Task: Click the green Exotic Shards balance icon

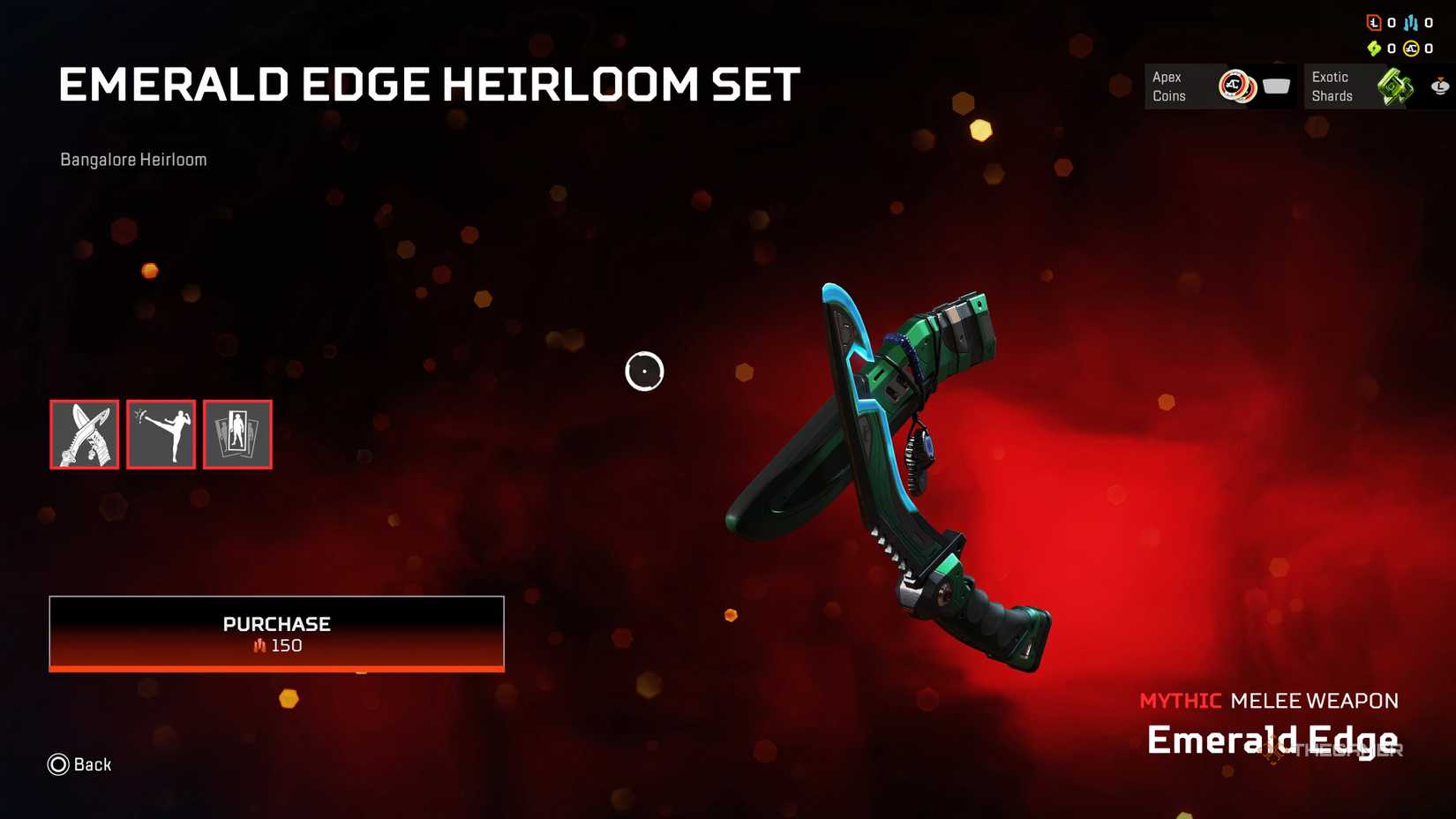Action: point(1374,48)
